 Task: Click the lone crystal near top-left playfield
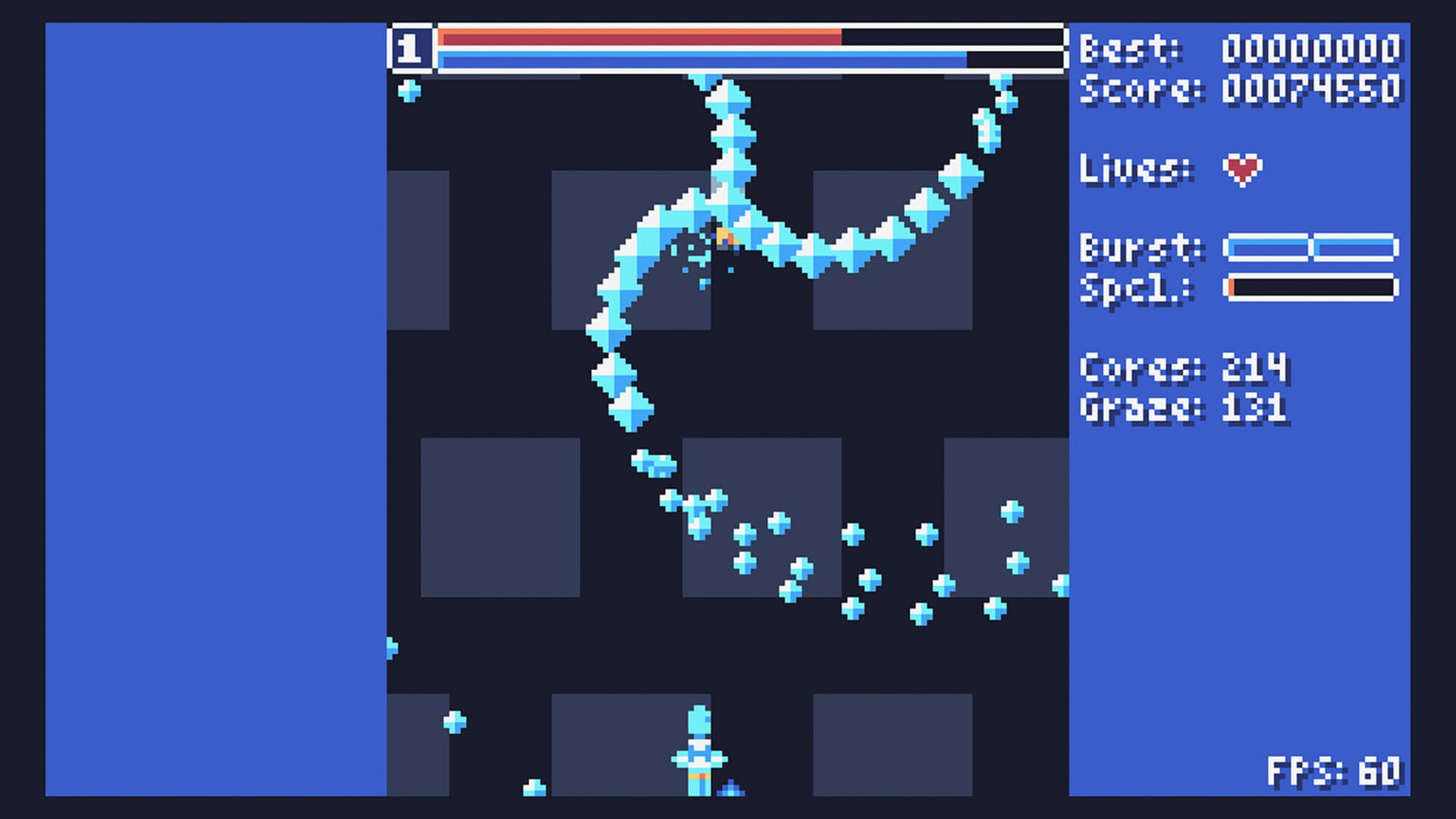coord(409,93)
